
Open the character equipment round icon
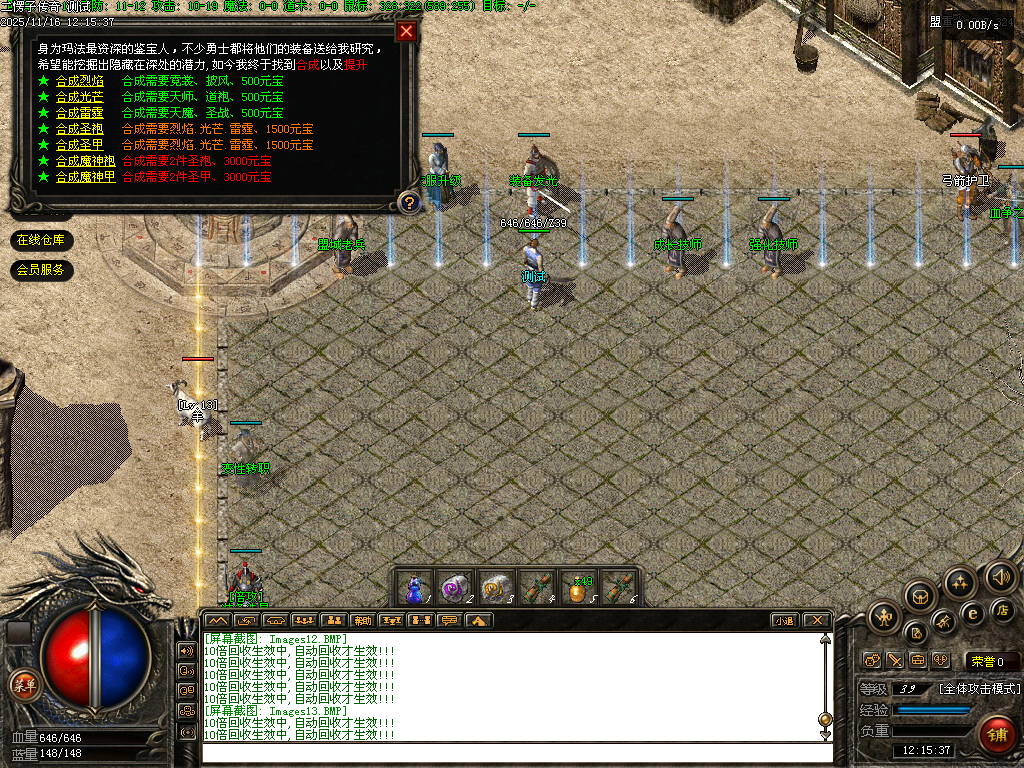point(884,617)
